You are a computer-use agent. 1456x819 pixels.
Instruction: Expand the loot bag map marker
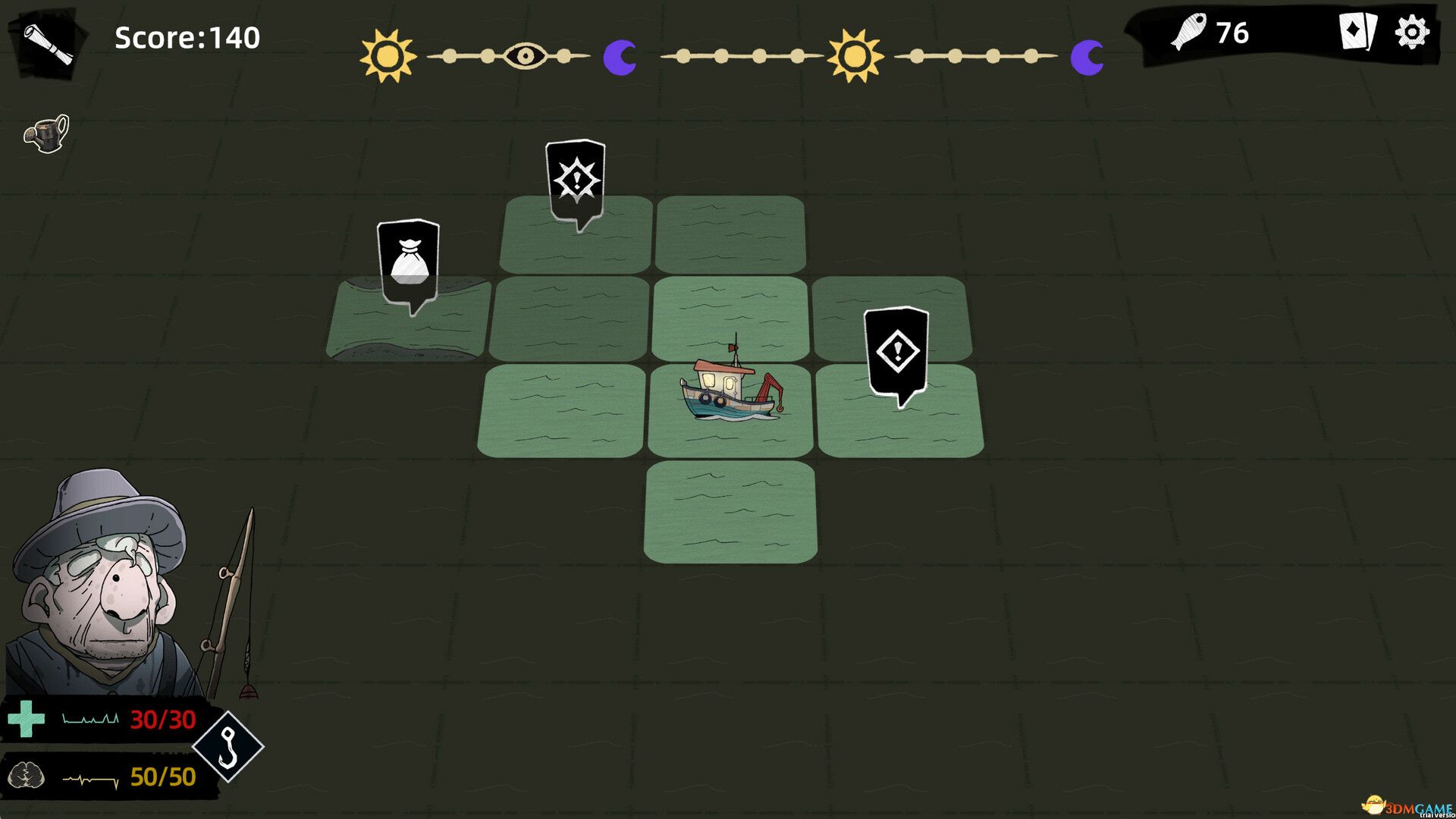408,258
